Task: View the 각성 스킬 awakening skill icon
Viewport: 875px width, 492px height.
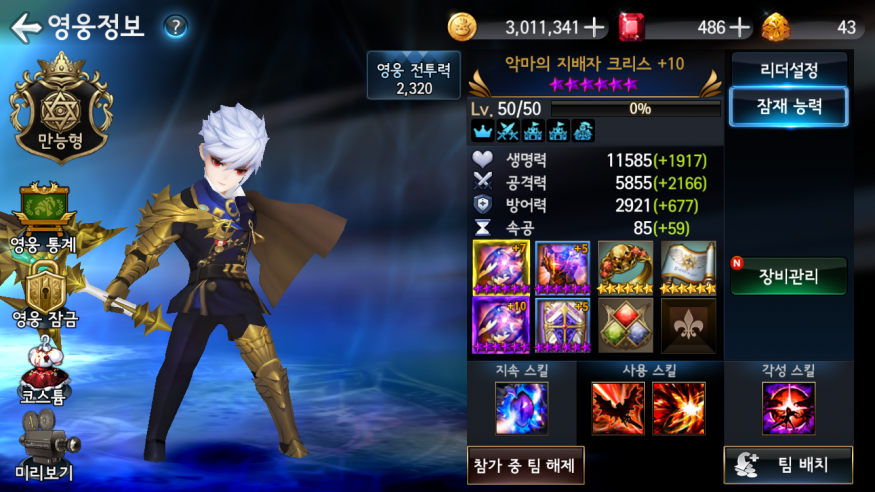Action: pyautogui.click(x=788, y=409)
